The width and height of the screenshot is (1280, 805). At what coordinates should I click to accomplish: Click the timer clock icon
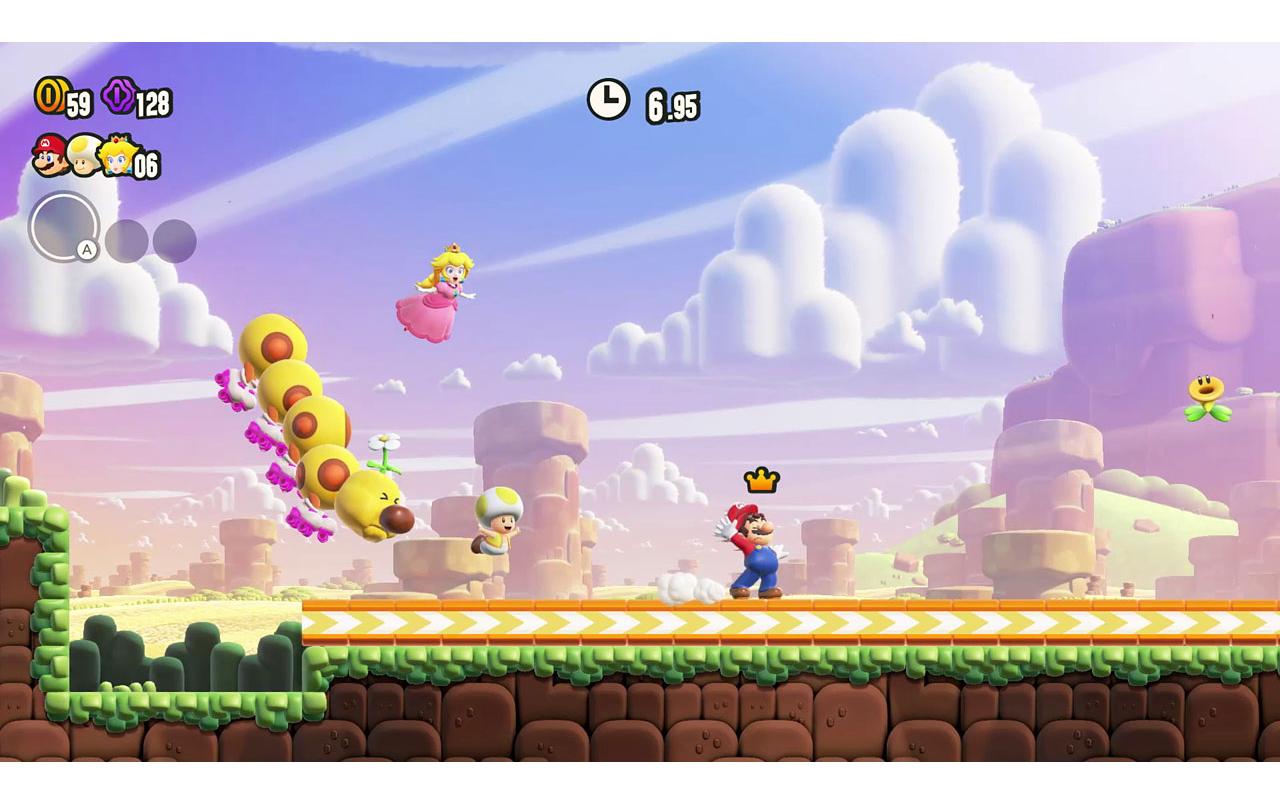[608, 97]
